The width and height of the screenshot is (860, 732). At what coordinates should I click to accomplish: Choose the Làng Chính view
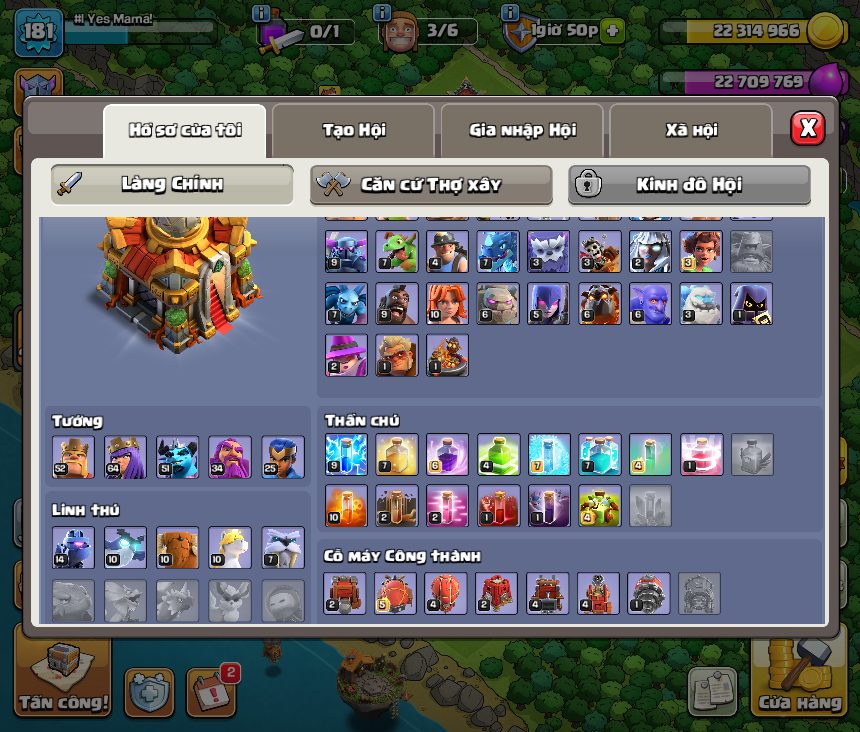tap(172, 185)
